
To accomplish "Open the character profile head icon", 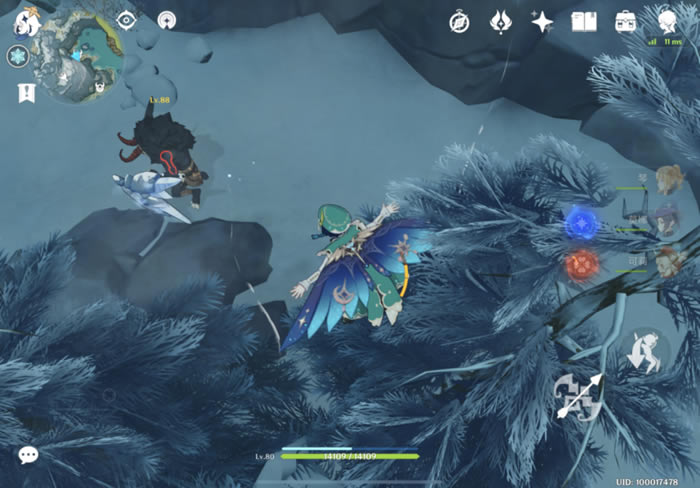I will (x=668, y=20).
